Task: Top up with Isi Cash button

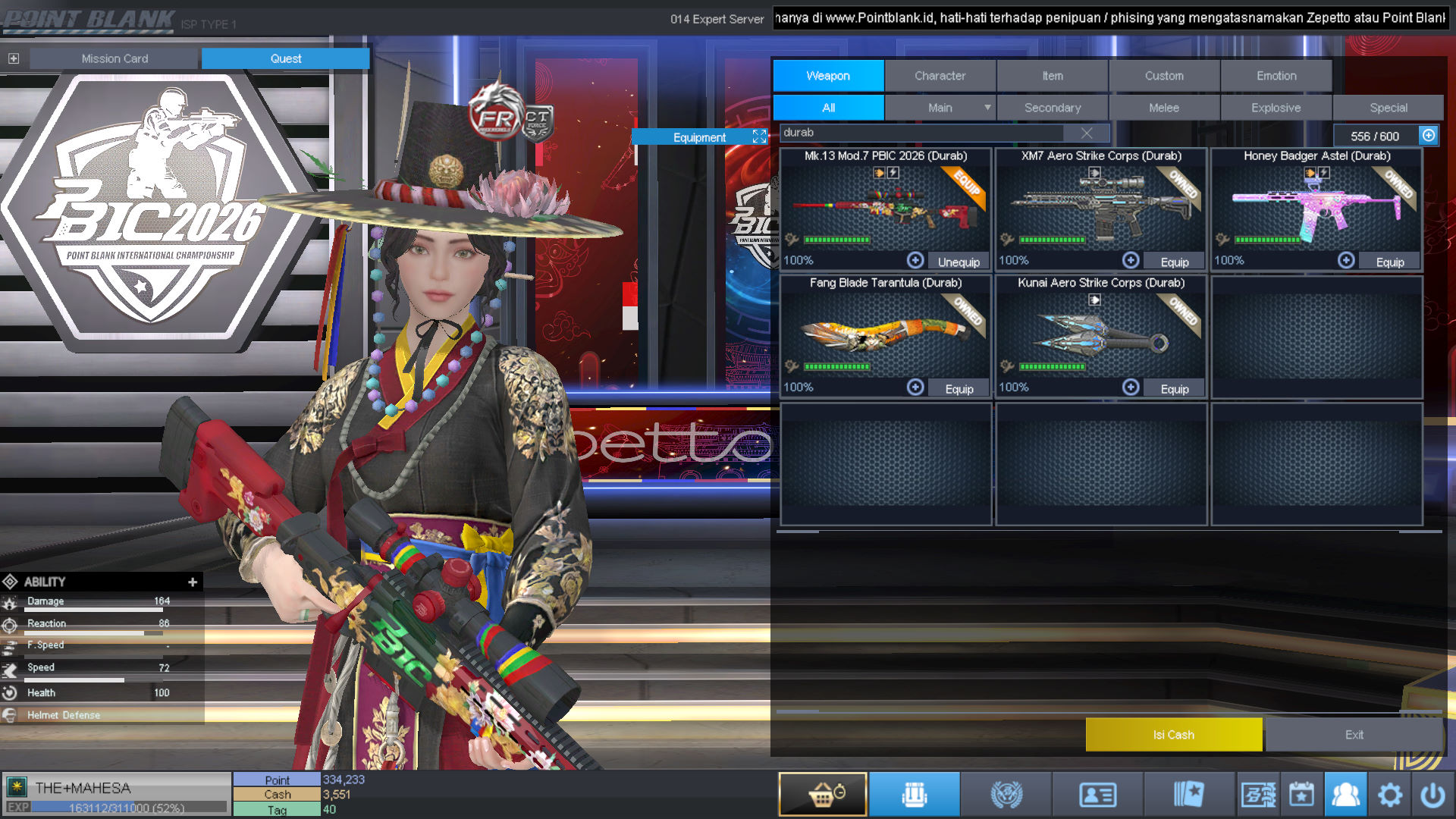Action: [x=1173, y=734]
